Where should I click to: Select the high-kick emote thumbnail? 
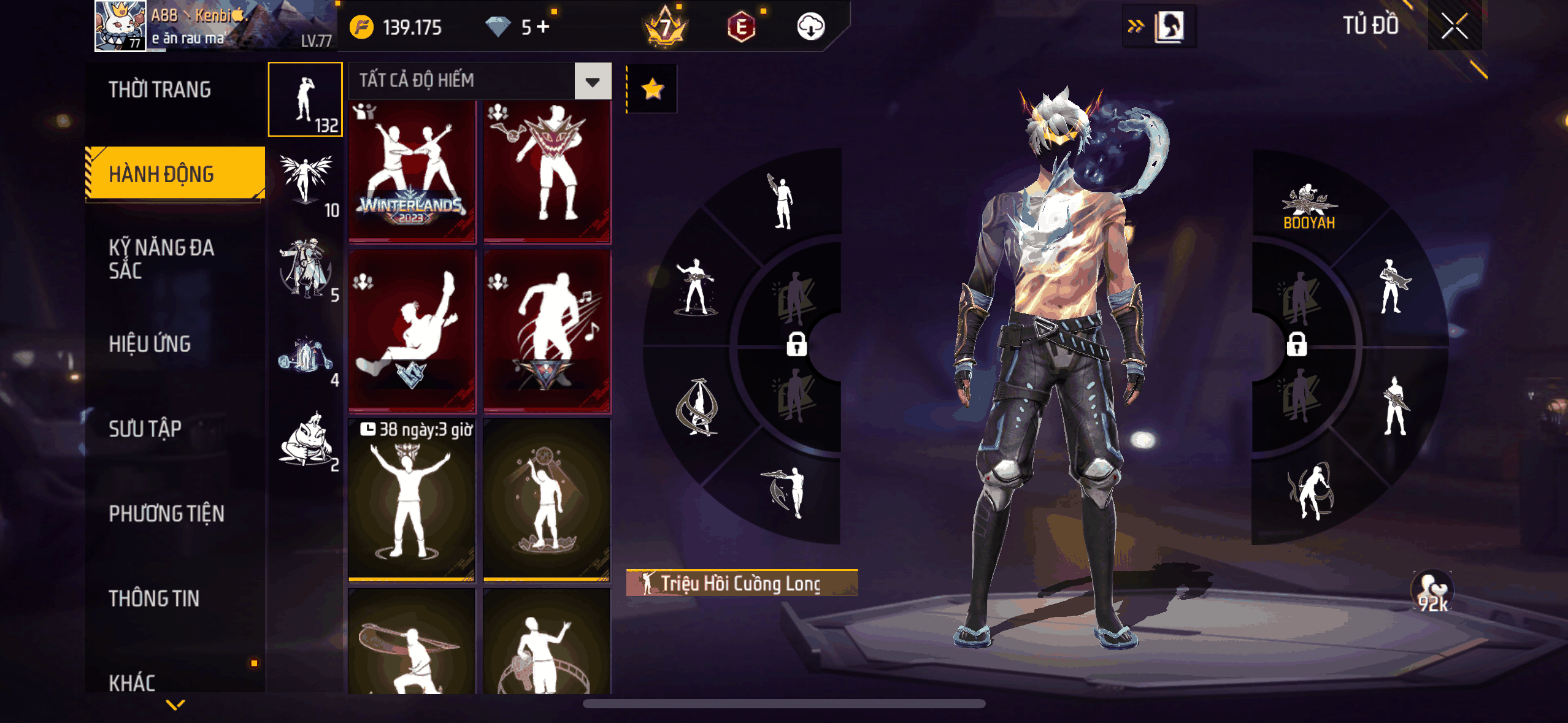click(412, 331)
